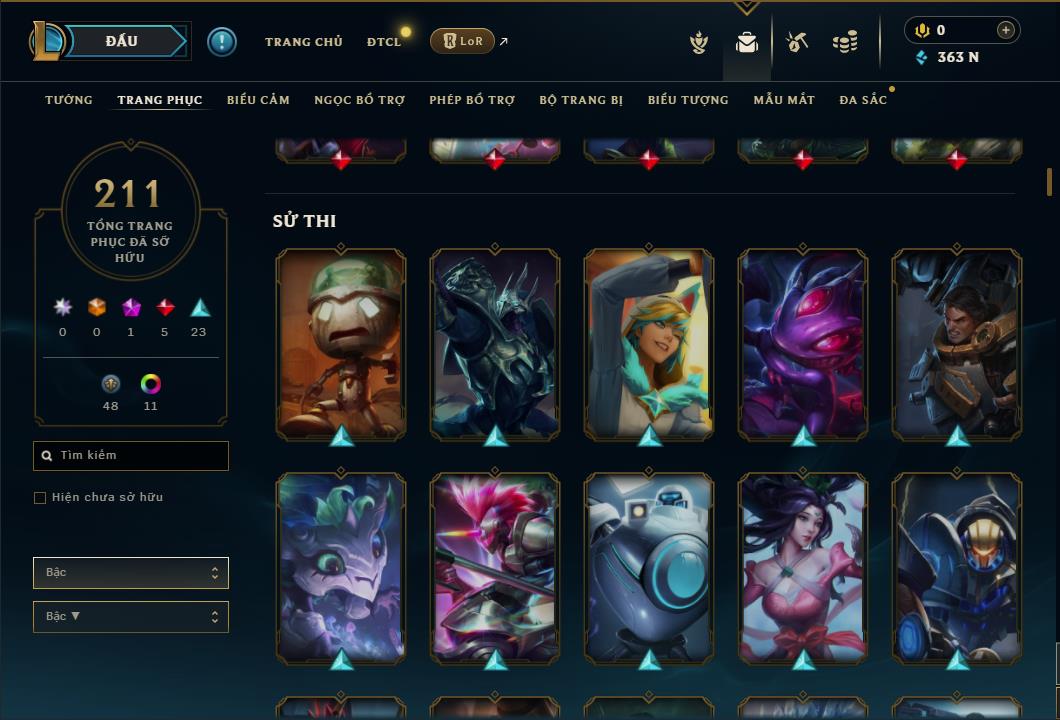Add currency with the plus button
This screenshot has width=1060, height=720.
(1005, 30)
